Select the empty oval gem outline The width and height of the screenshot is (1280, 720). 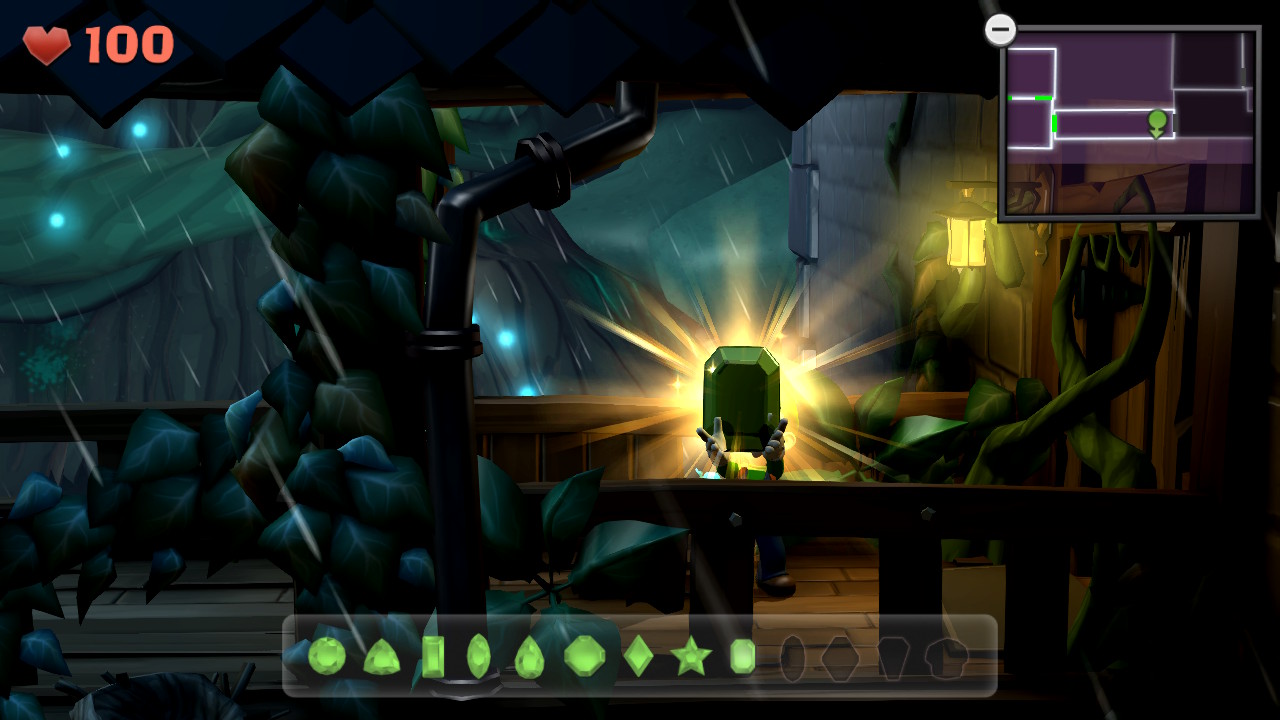point(792,658)
